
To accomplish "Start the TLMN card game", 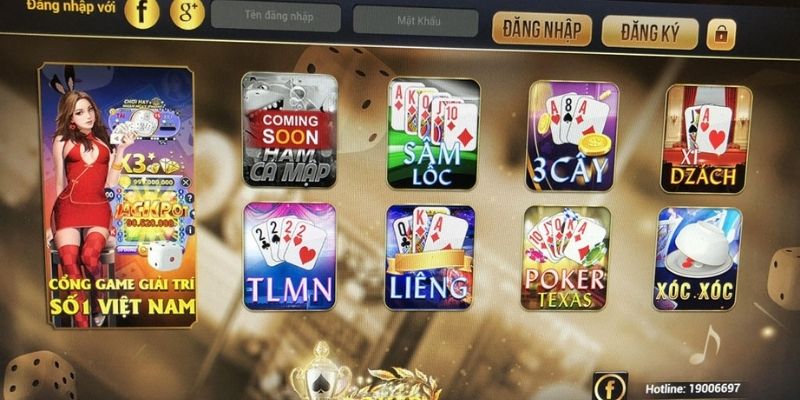I will (290, 255).
